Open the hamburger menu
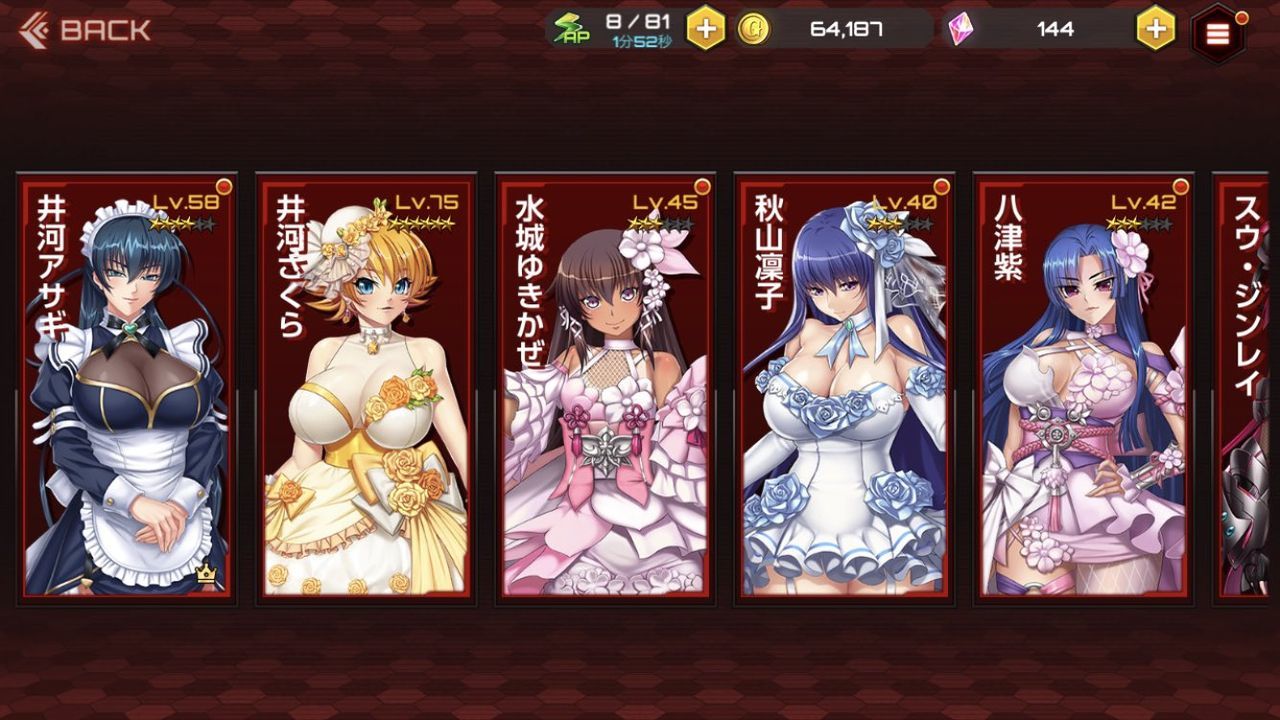 point(1217,34)
